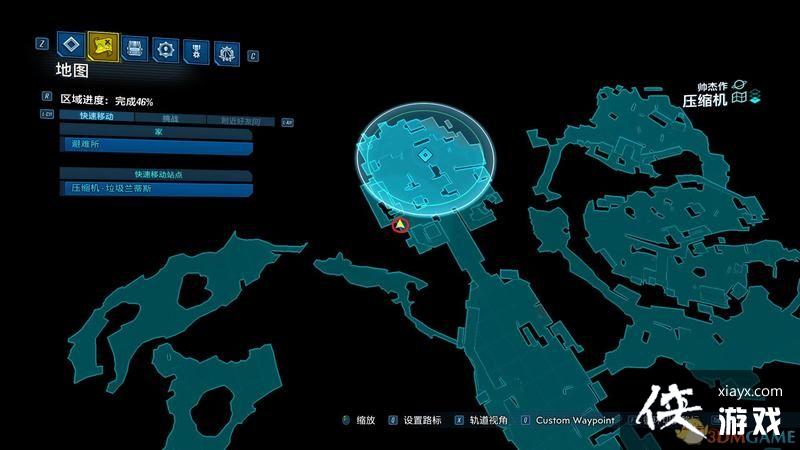Open the skills tab icon
This screenshot has height=450, width=800.
click(x=165, y=47)
